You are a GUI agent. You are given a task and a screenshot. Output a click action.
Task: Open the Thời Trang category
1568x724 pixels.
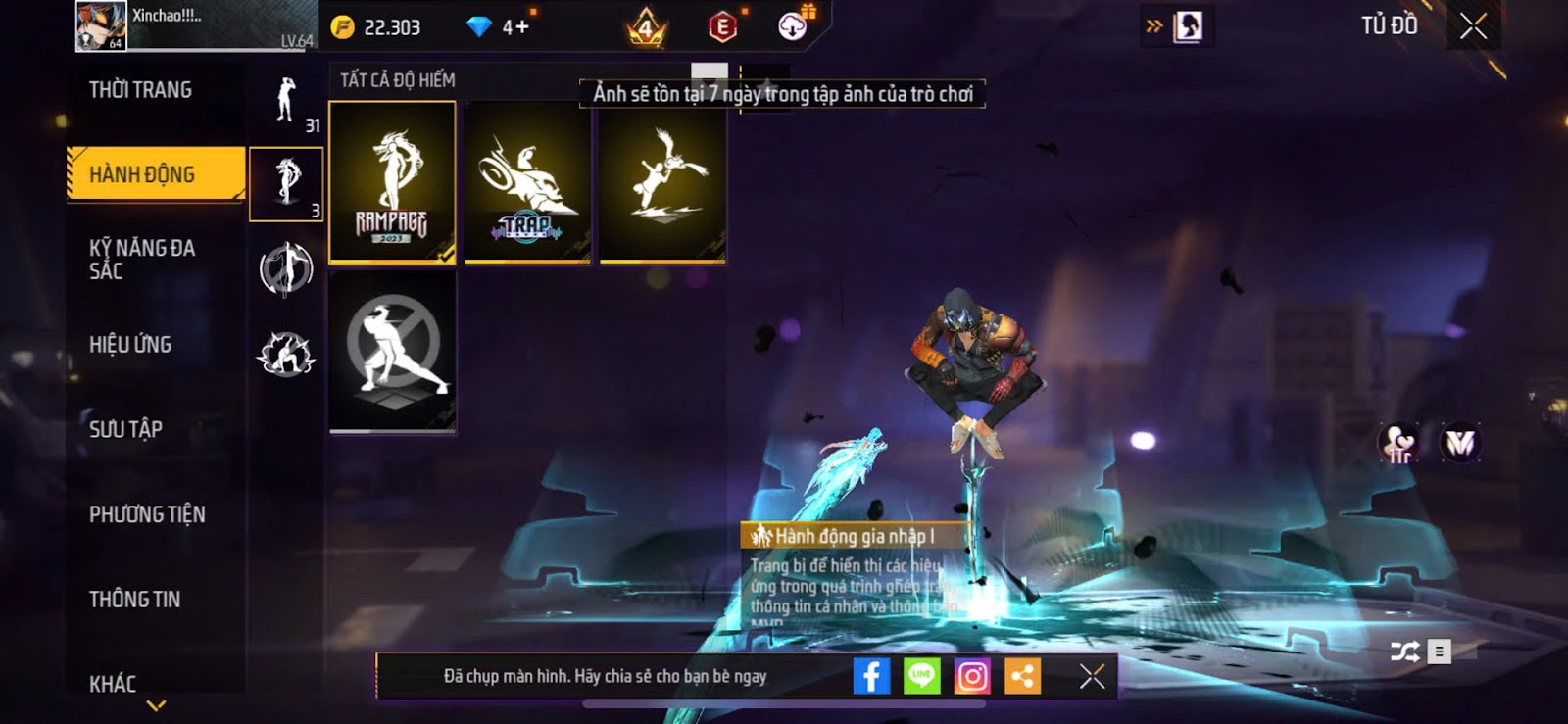coord(141,90)
